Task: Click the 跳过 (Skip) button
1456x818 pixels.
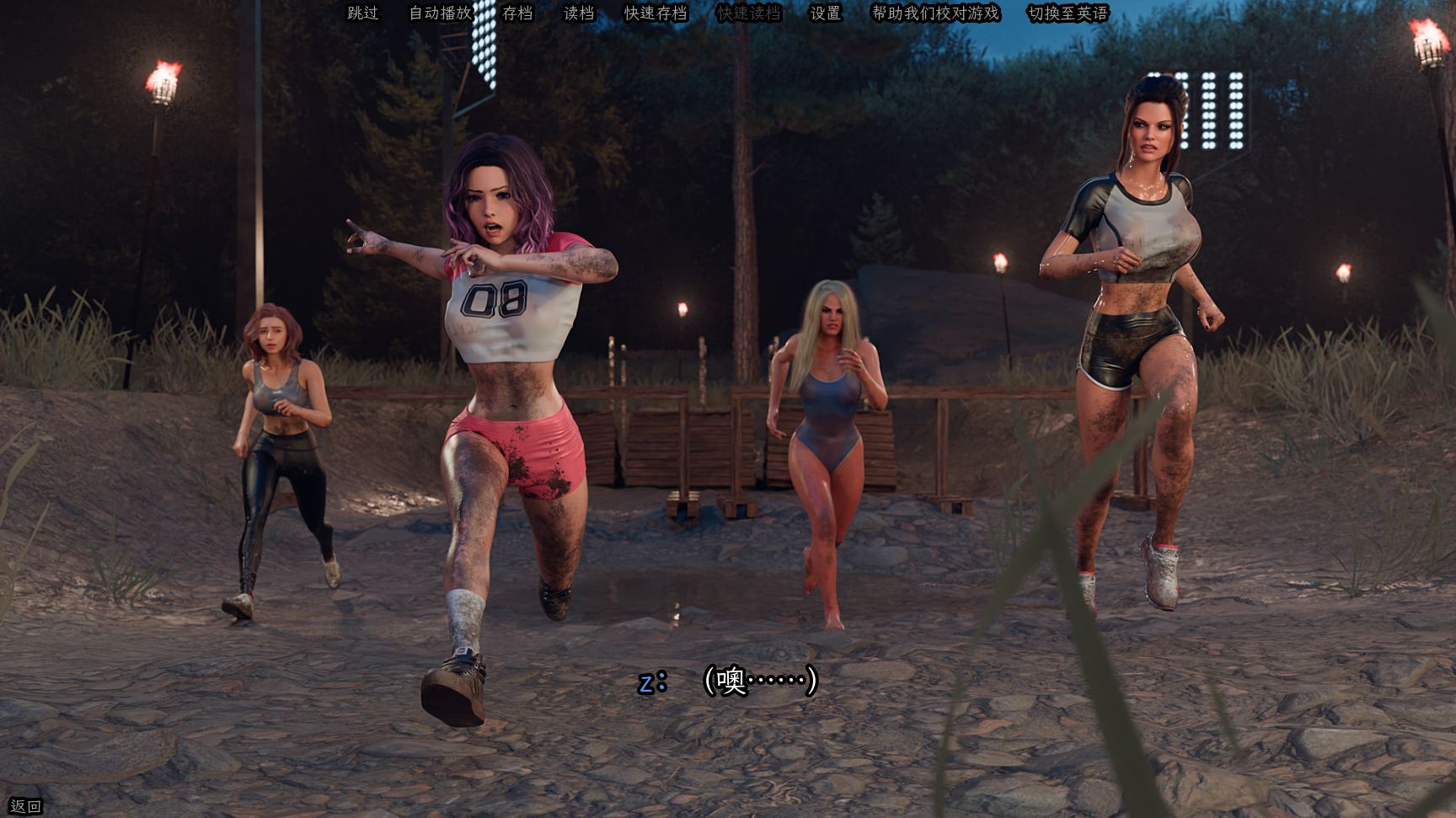Action: coord(363,13)
